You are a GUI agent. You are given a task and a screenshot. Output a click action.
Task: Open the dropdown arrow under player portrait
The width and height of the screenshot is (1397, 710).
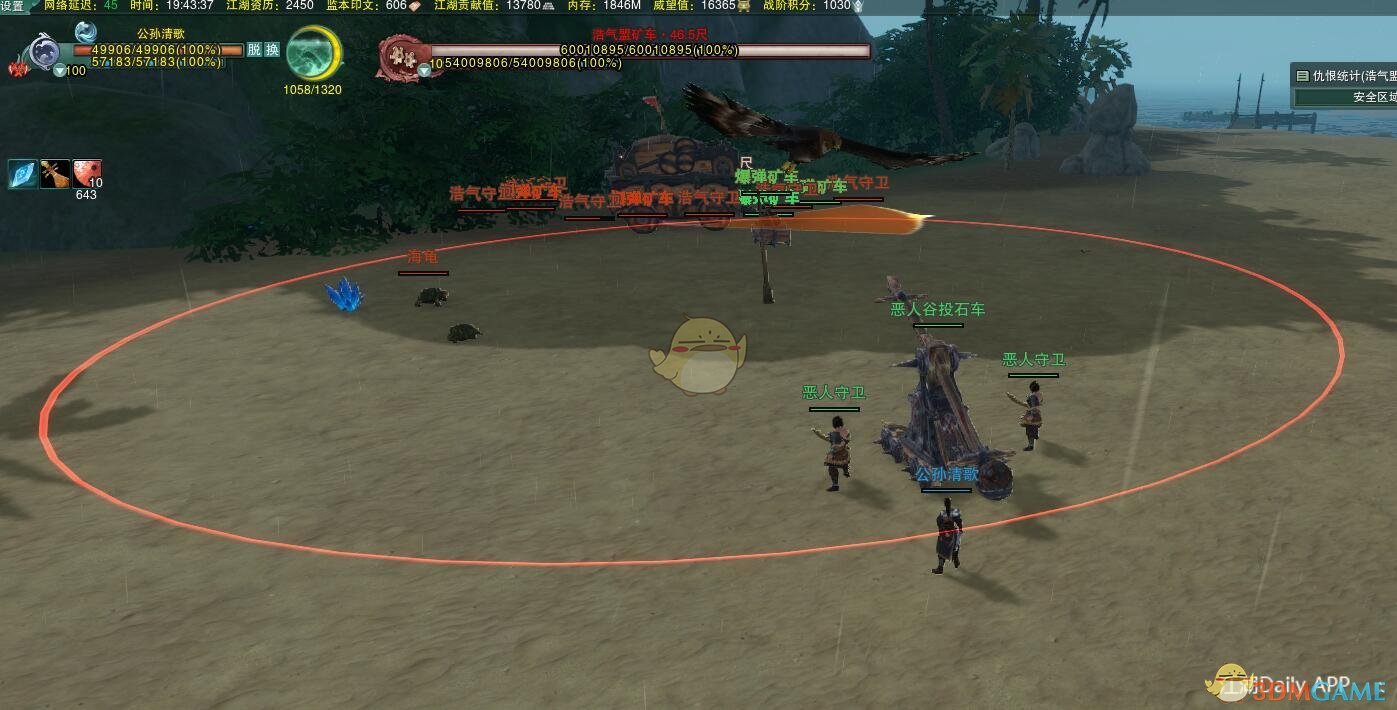point(60,71)
